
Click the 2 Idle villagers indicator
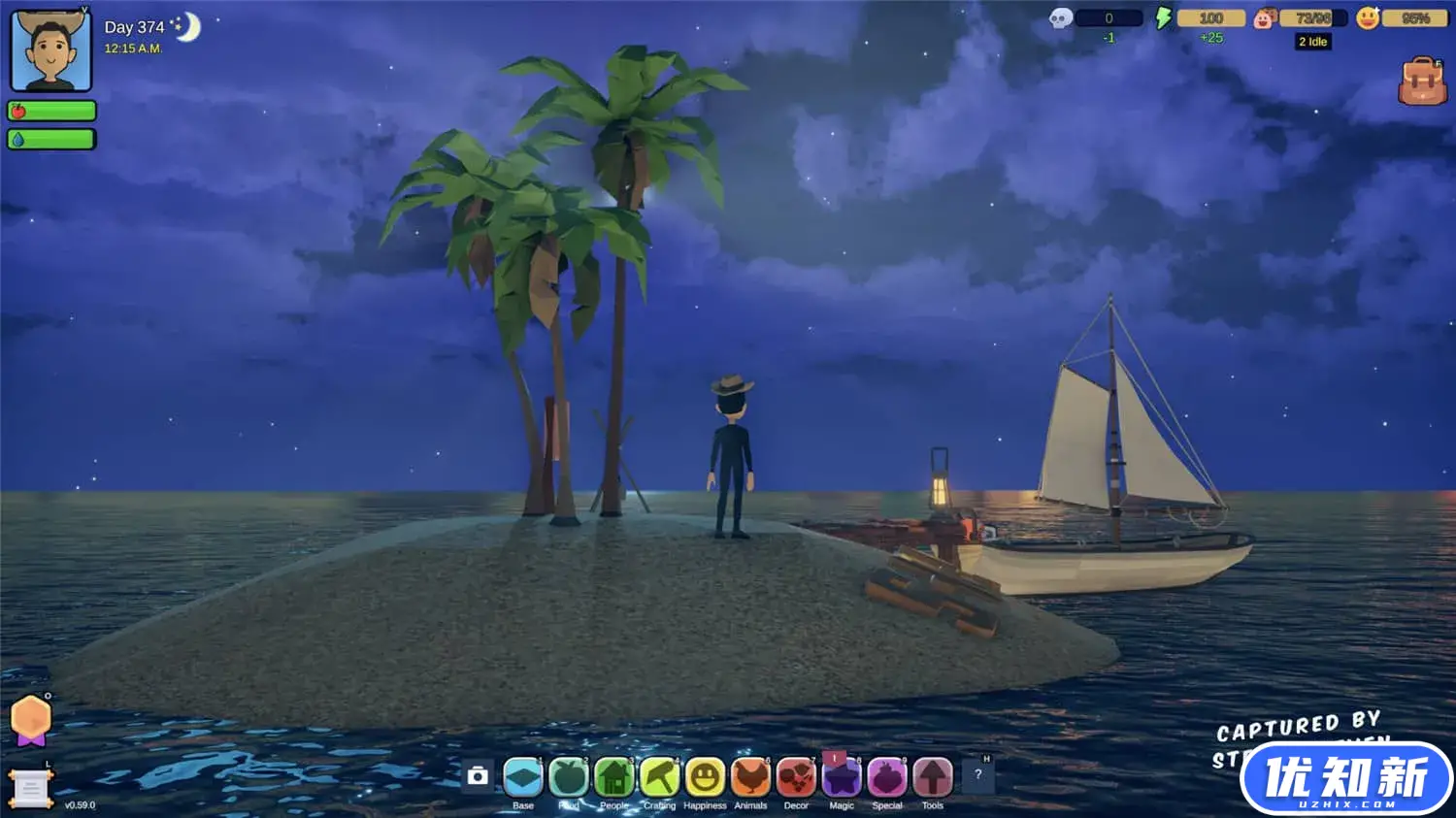(1312, 42)
